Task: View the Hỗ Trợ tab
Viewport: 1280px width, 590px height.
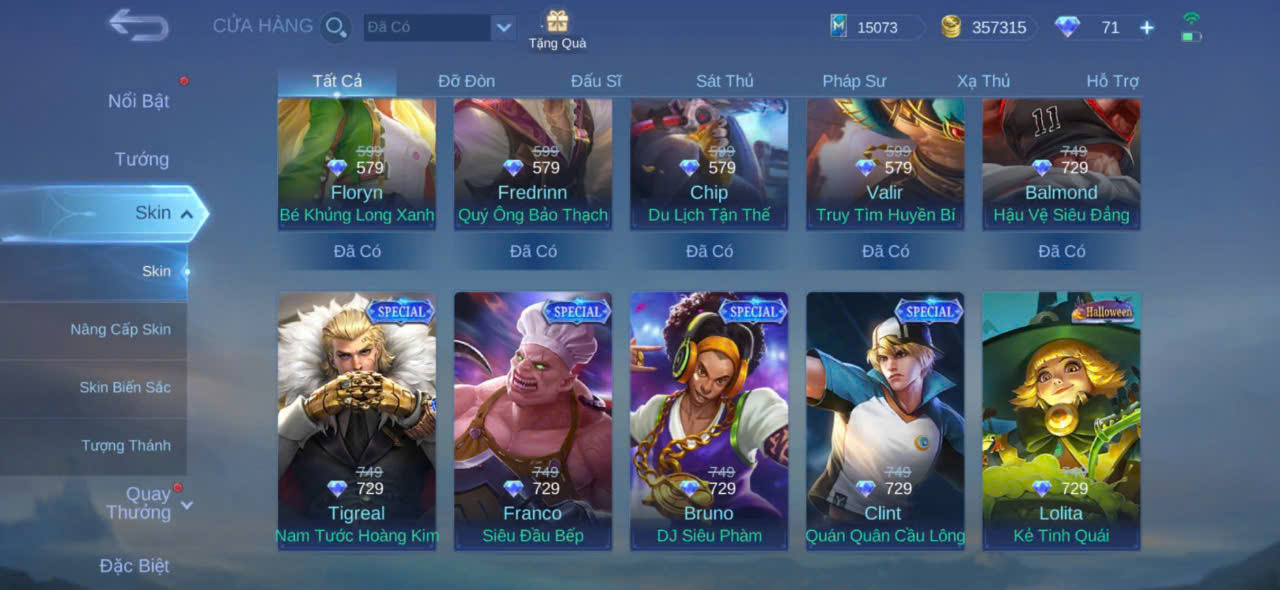Action: point(1112,81)
